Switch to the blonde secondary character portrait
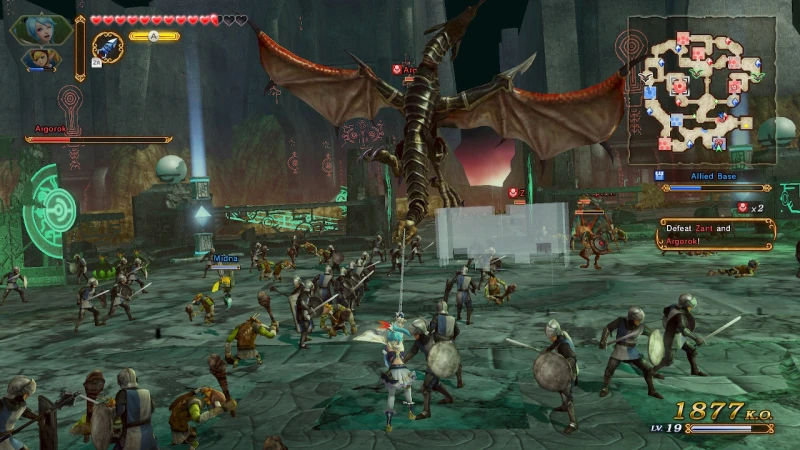Viewport: 800px width, 450px height. coord(42,60)
